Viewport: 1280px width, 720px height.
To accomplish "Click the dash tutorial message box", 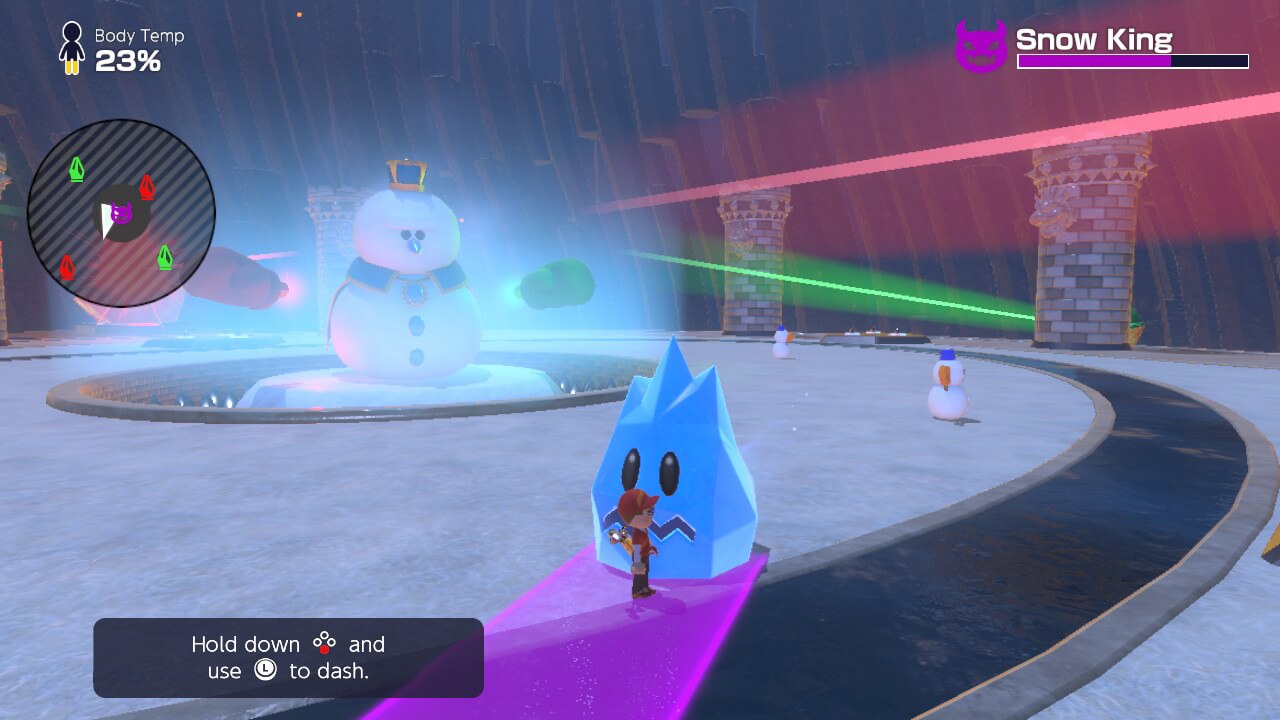I will click(x=287, y=657).
